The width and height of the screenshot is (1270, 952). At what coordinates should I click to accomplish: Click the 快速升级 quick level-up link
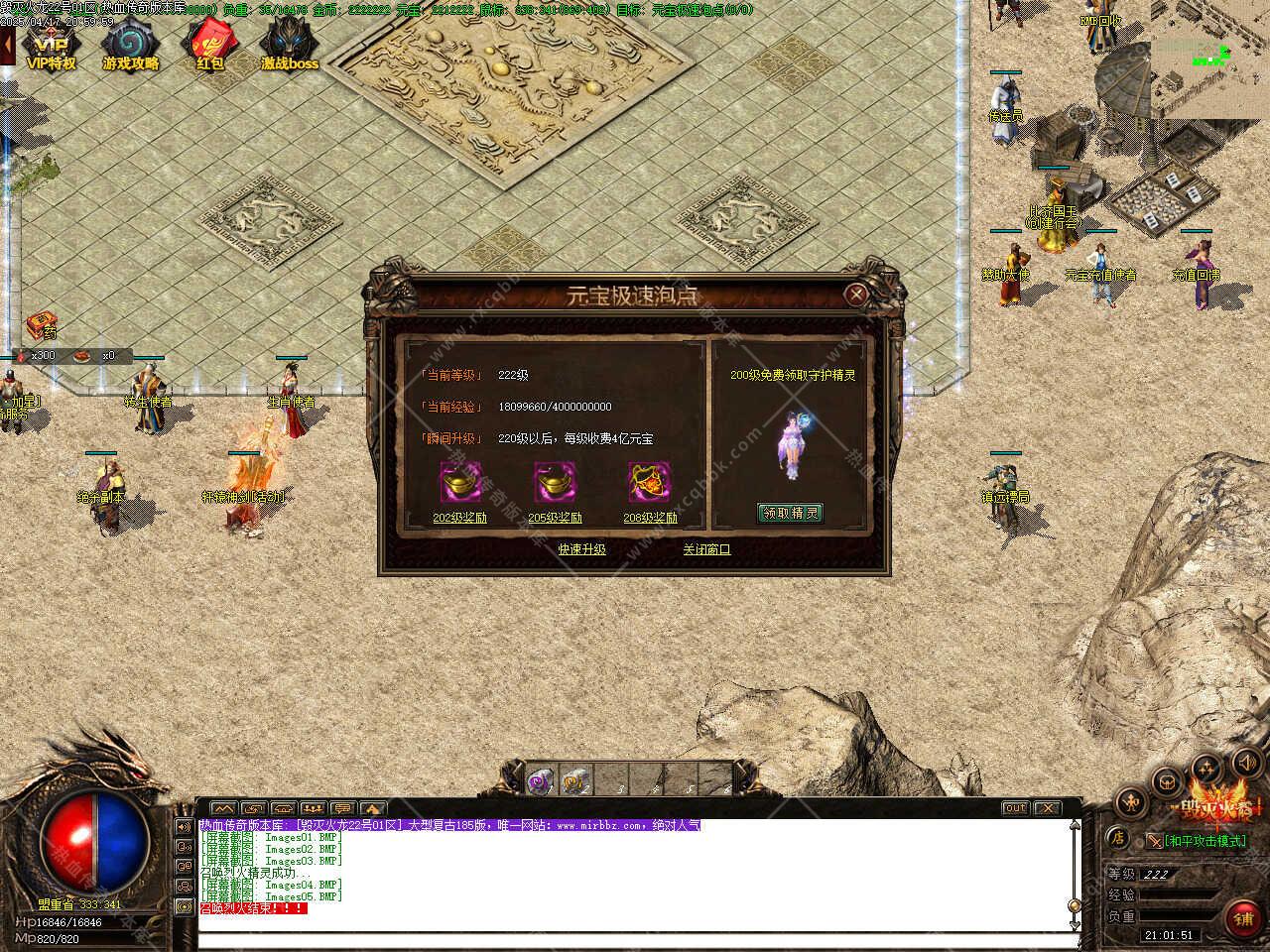click(x=581, y=549)
